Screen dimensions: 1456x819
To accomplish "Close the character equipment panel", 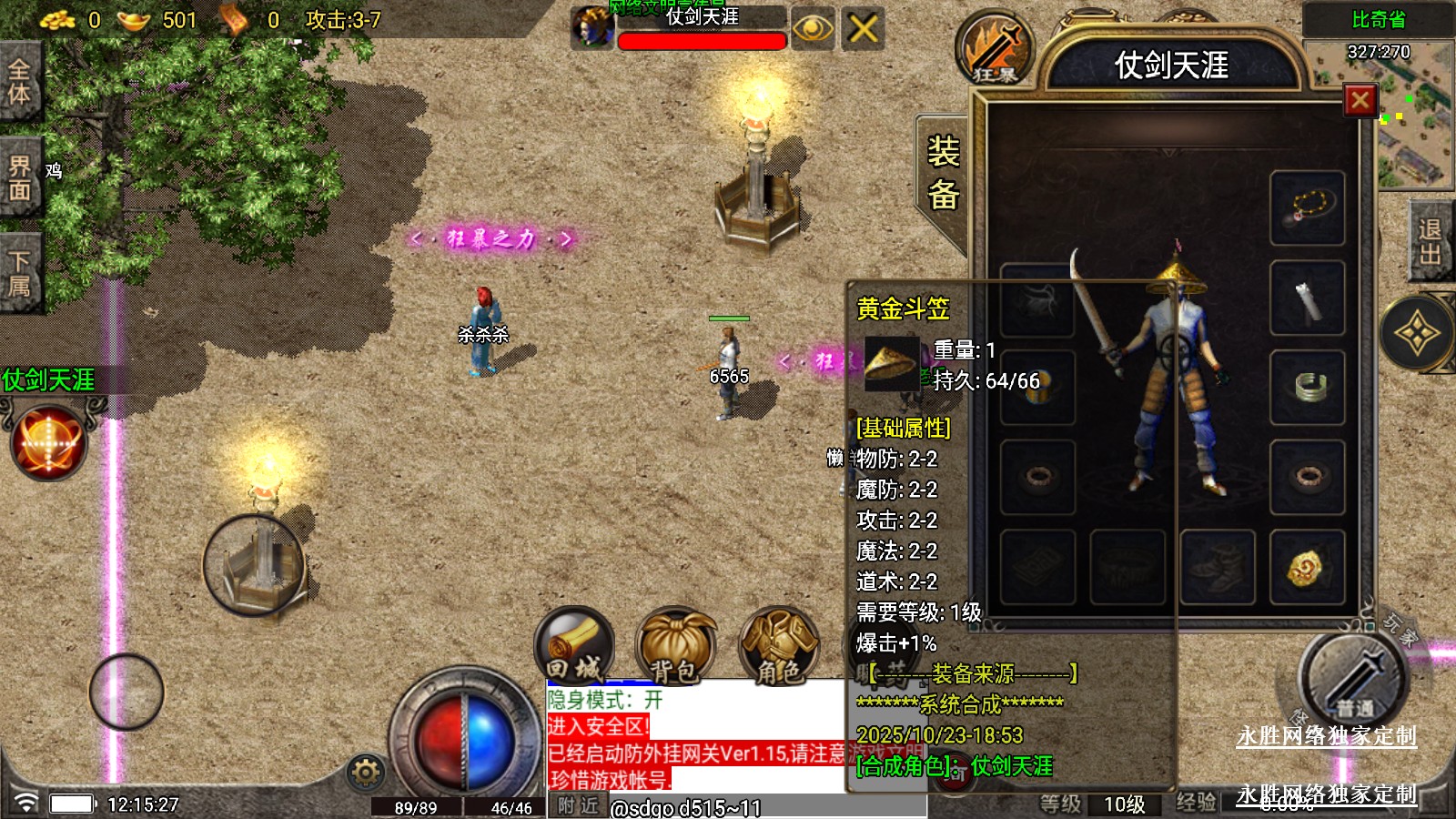I will click(x=1360, y=100).
